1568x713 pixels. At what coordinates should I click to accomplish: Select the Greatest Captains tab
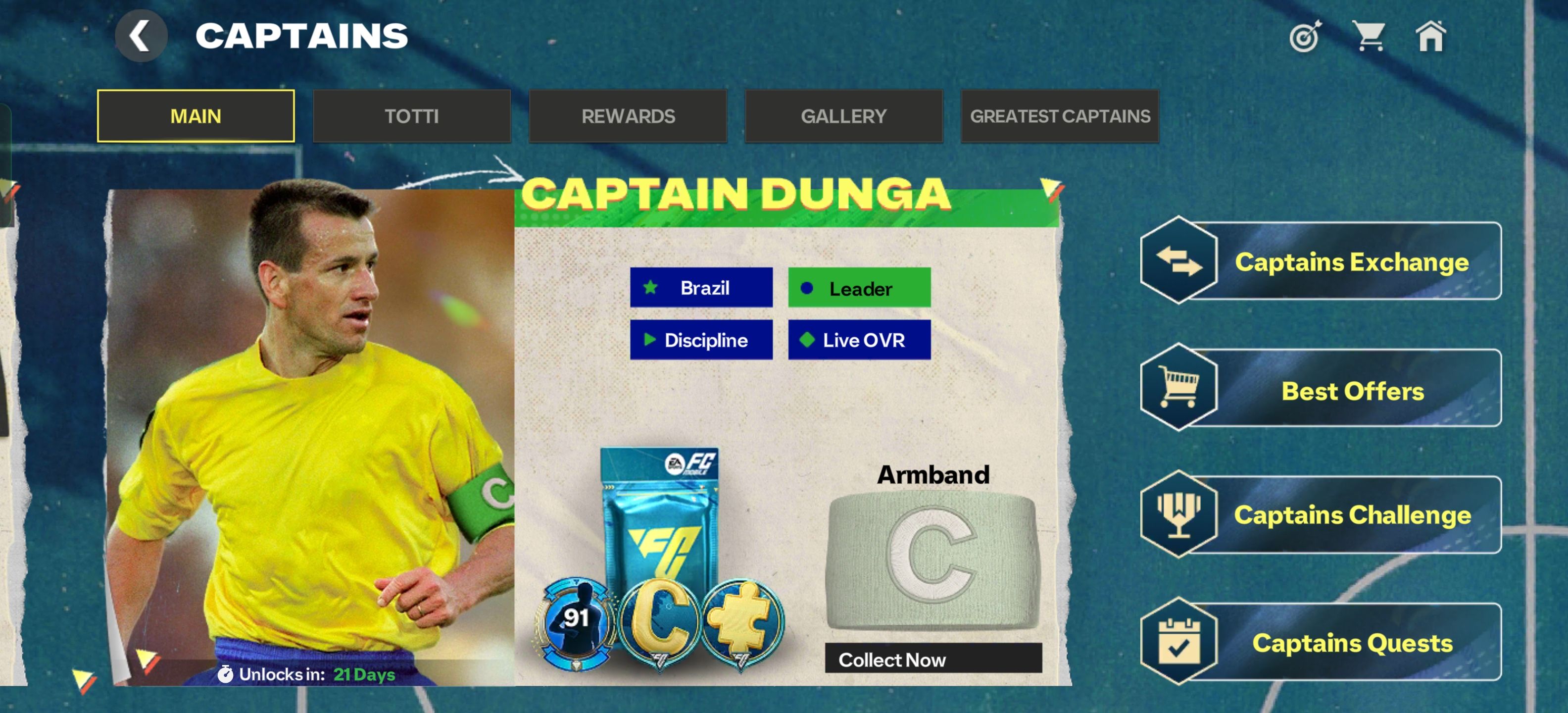pyautogui.click(x=1060, y=116)
